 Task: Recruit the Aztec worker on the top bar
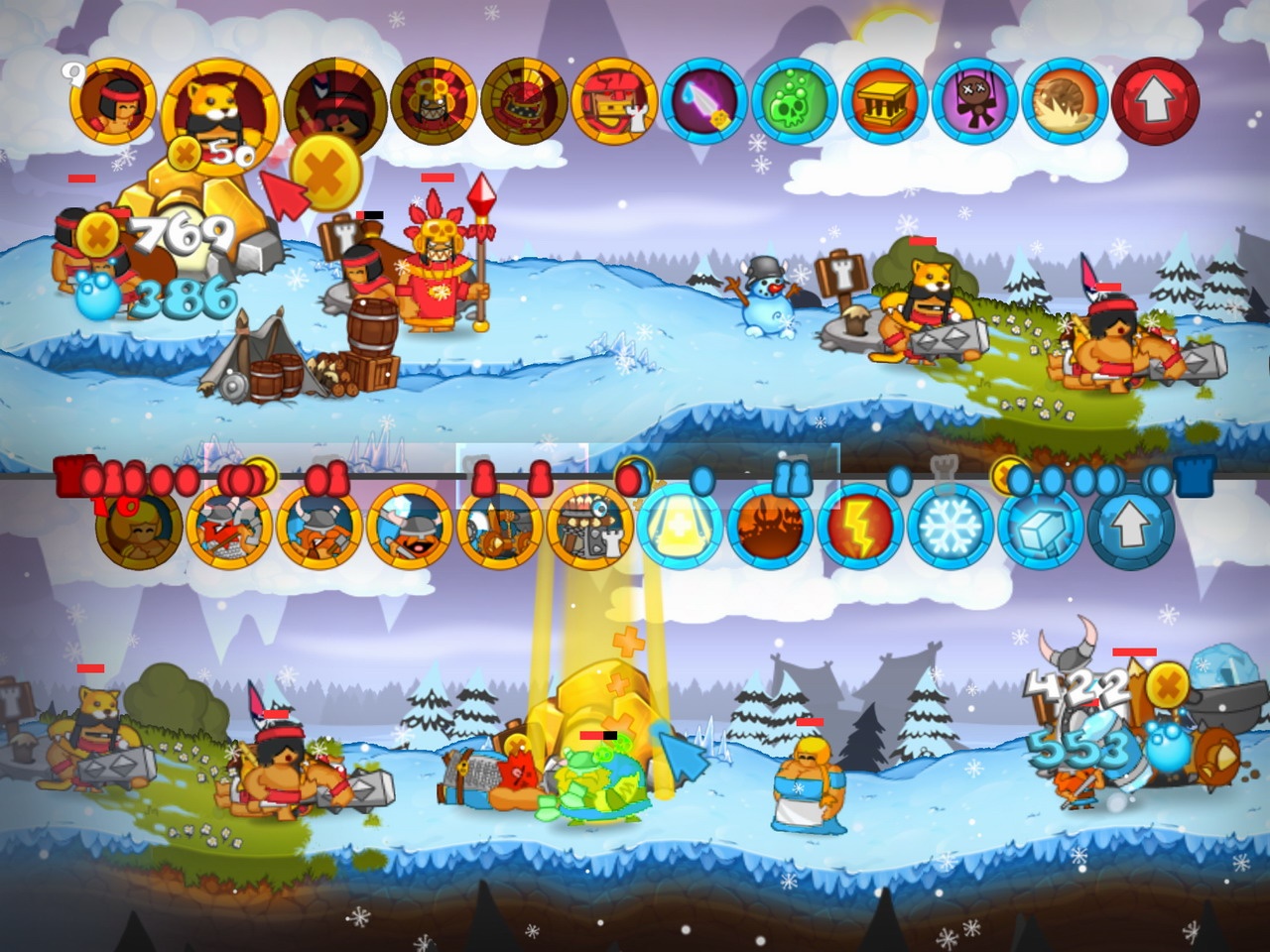[x=112, y=104]
